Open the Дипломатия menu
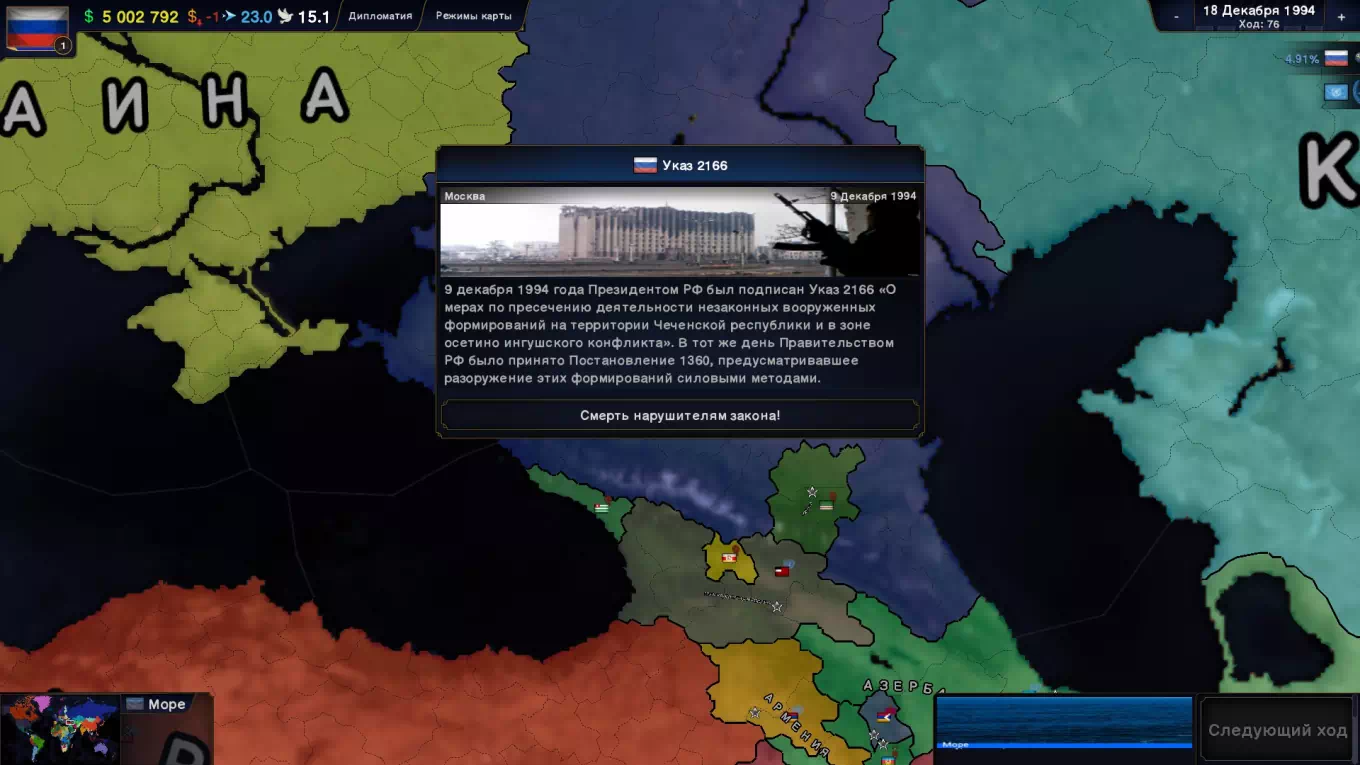The image size is (1360, 765). [x=380, y=16]
